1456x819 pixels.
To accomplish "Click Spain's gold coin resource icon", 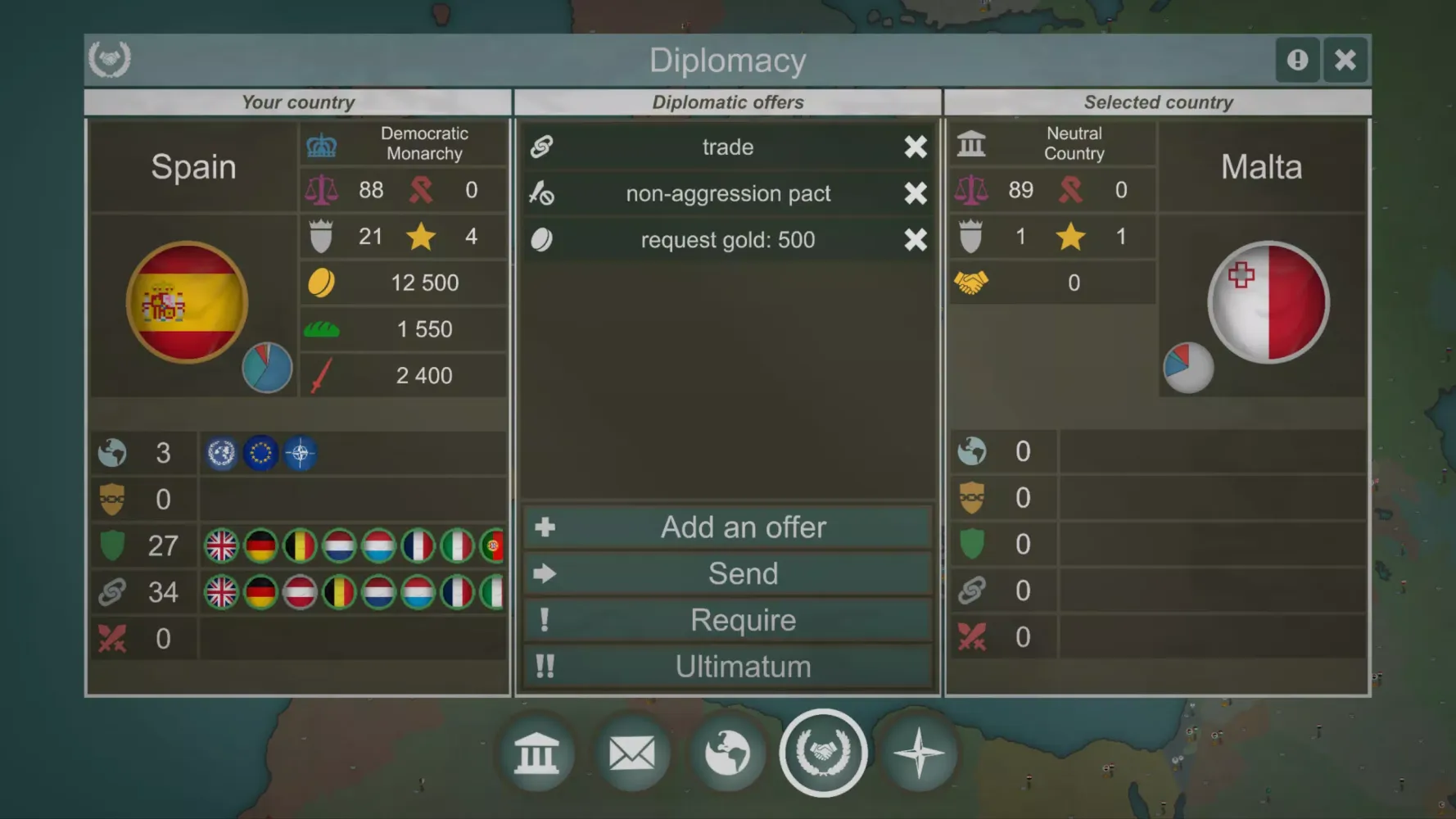I will [x=323, y=282].
